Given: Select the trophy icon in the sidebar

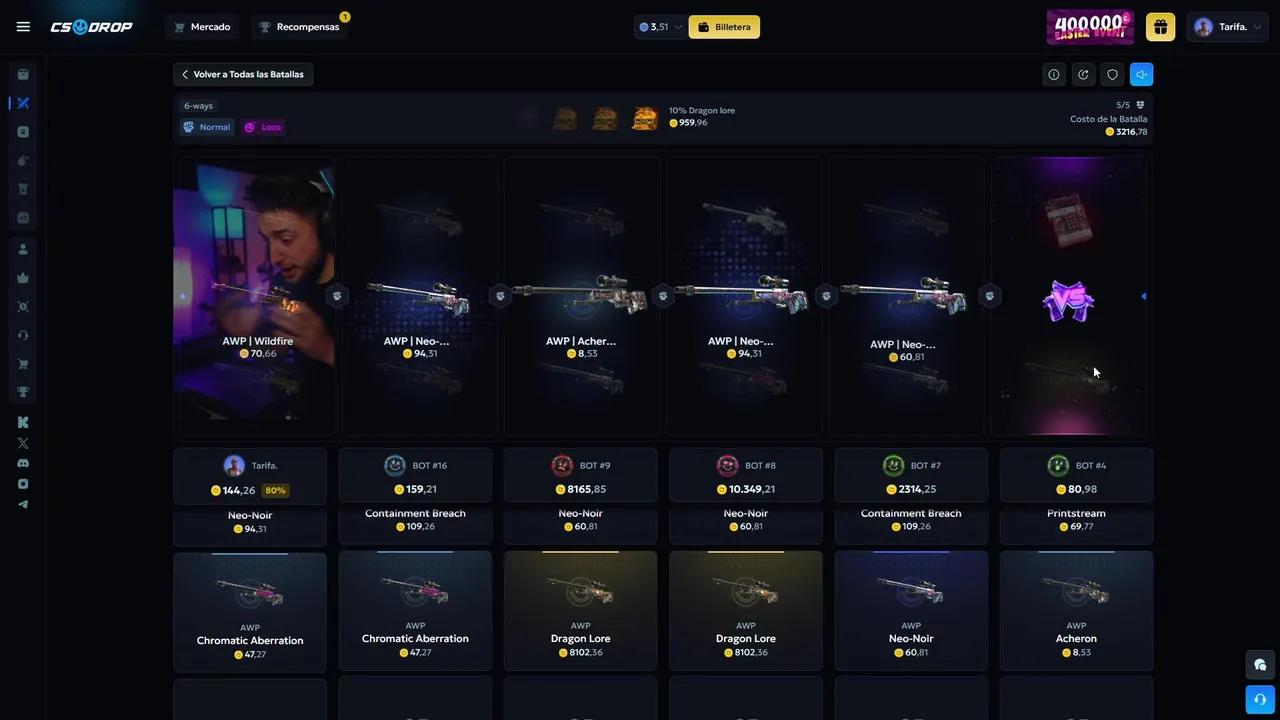Looking at the screenshot, I should [x=23, y=392].
